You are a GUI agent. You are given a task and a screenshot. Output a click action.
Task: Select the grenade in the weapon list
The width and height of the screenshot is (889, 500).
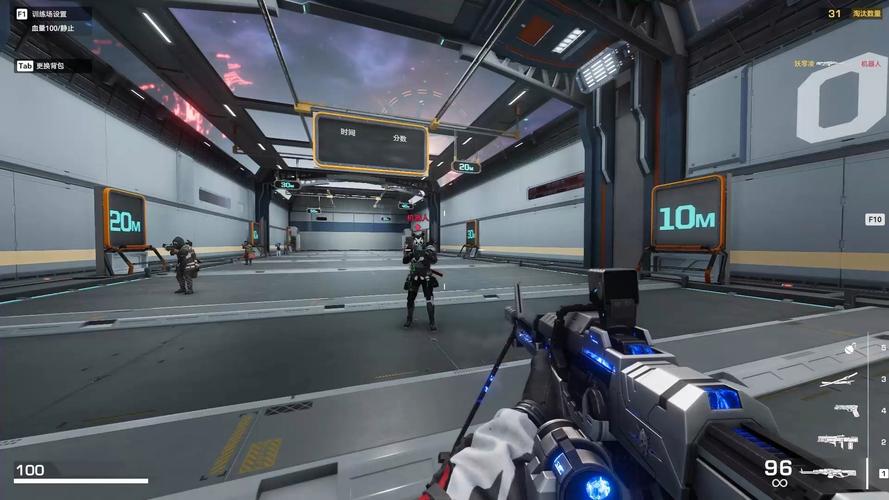tap(850, 349)
